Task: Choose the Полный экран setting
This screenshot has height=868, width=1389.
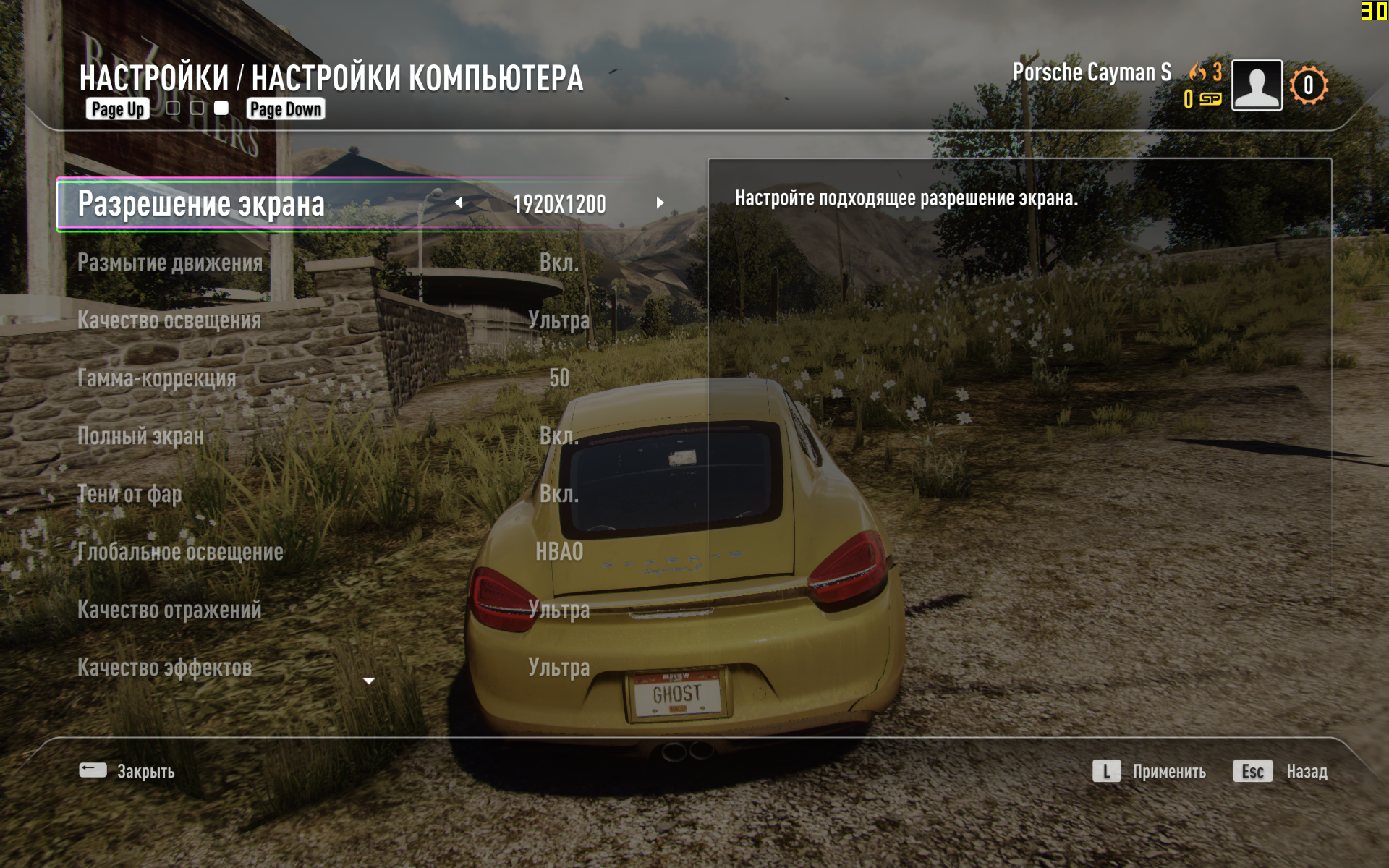Action: click(140, 436)
